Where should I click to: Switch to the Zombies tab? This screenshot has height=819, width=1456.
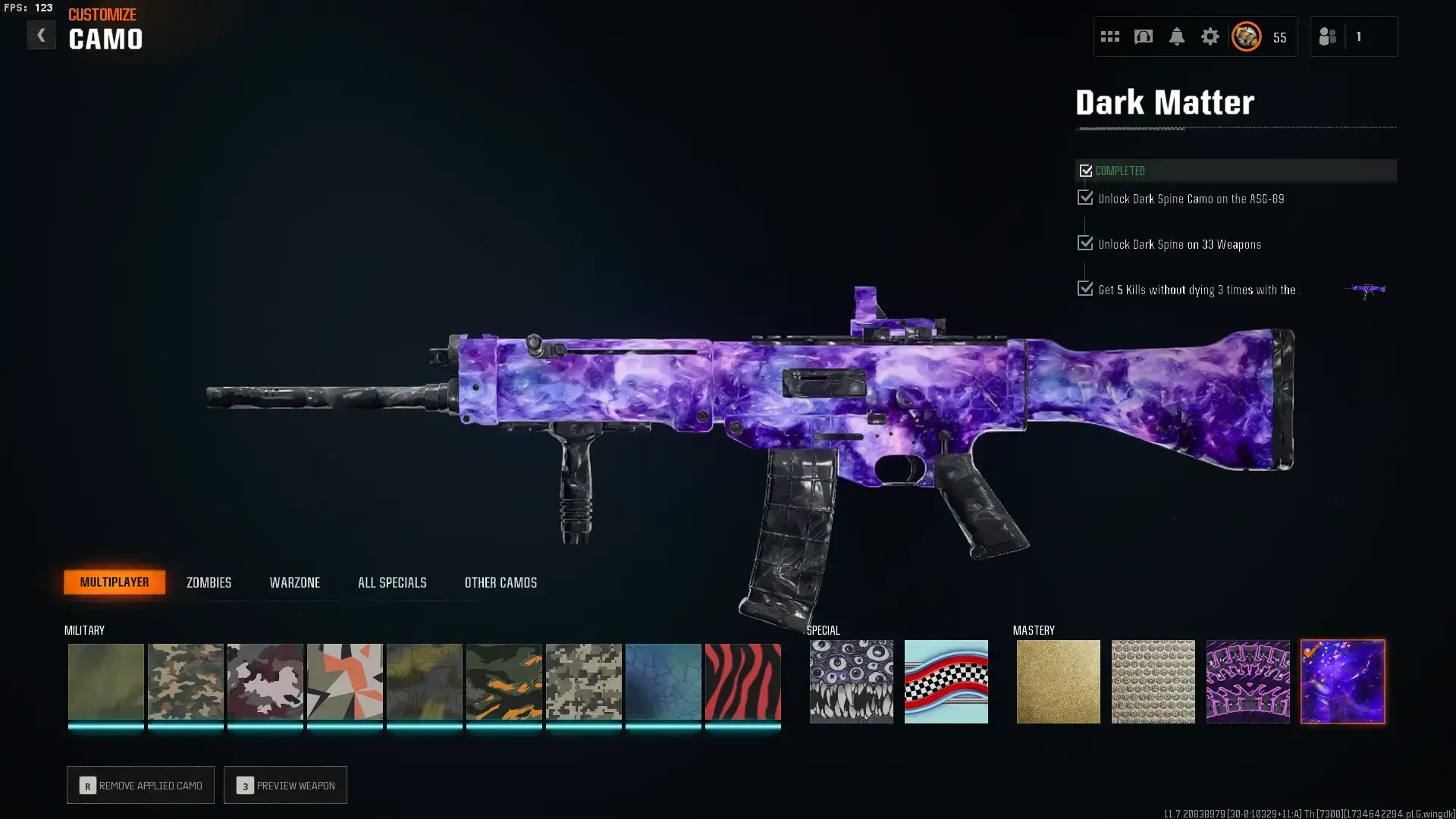tap(209, 582)
